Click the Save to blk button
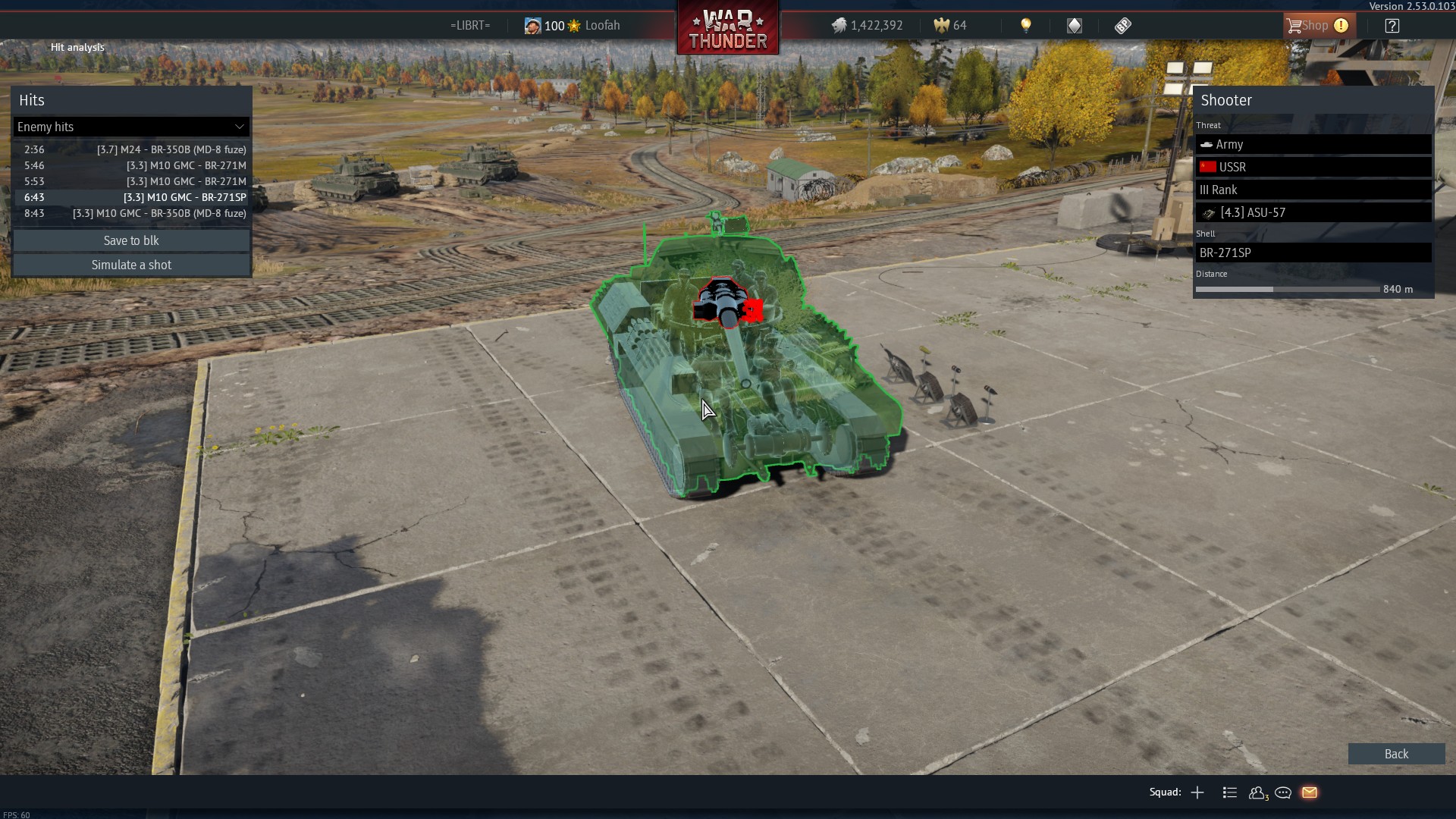This screenshot has width=1456, height=819. click(x=131, y=240)
